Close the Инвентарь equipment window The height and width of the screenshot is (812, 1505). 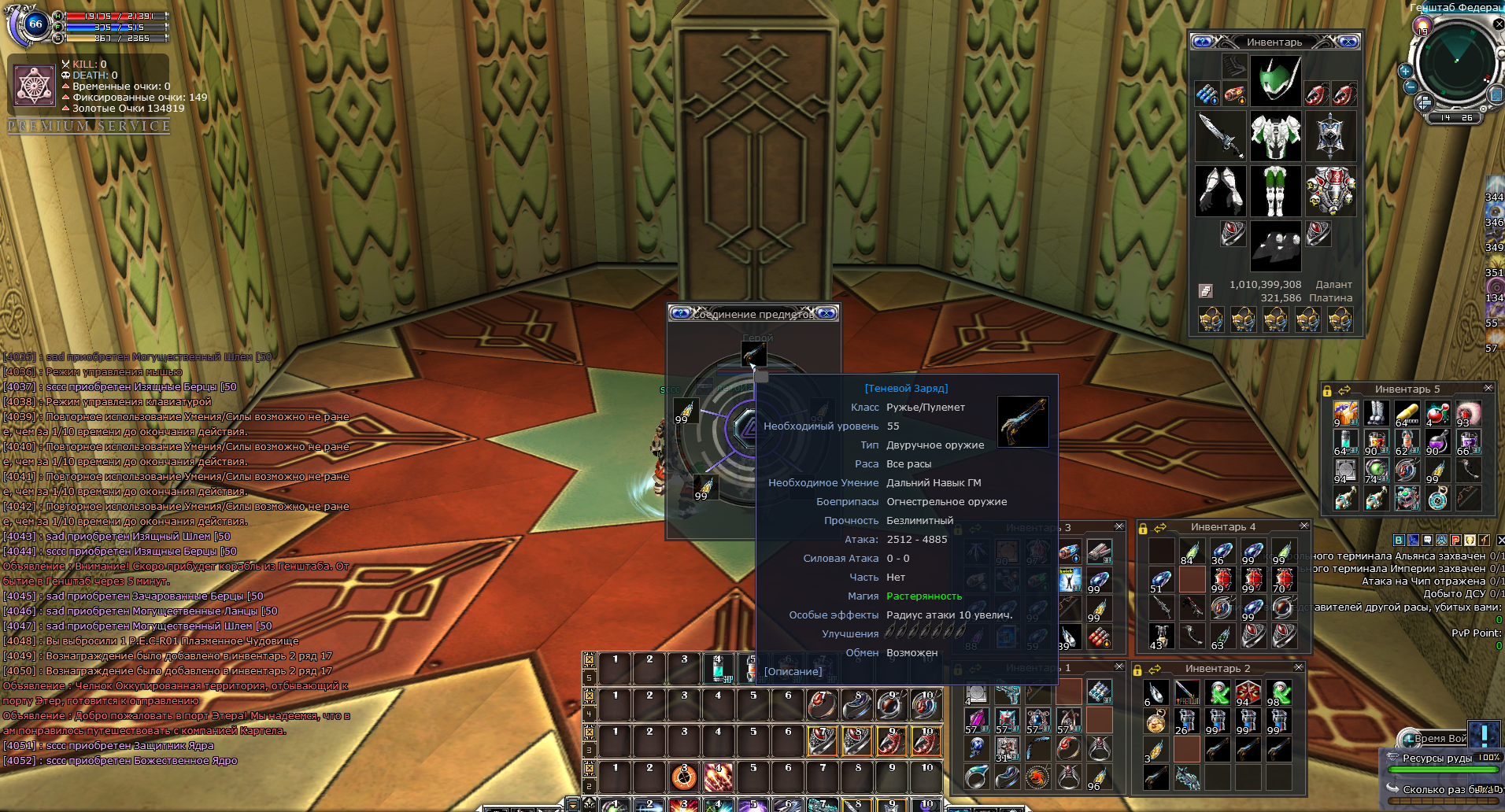coord(1348,42)
